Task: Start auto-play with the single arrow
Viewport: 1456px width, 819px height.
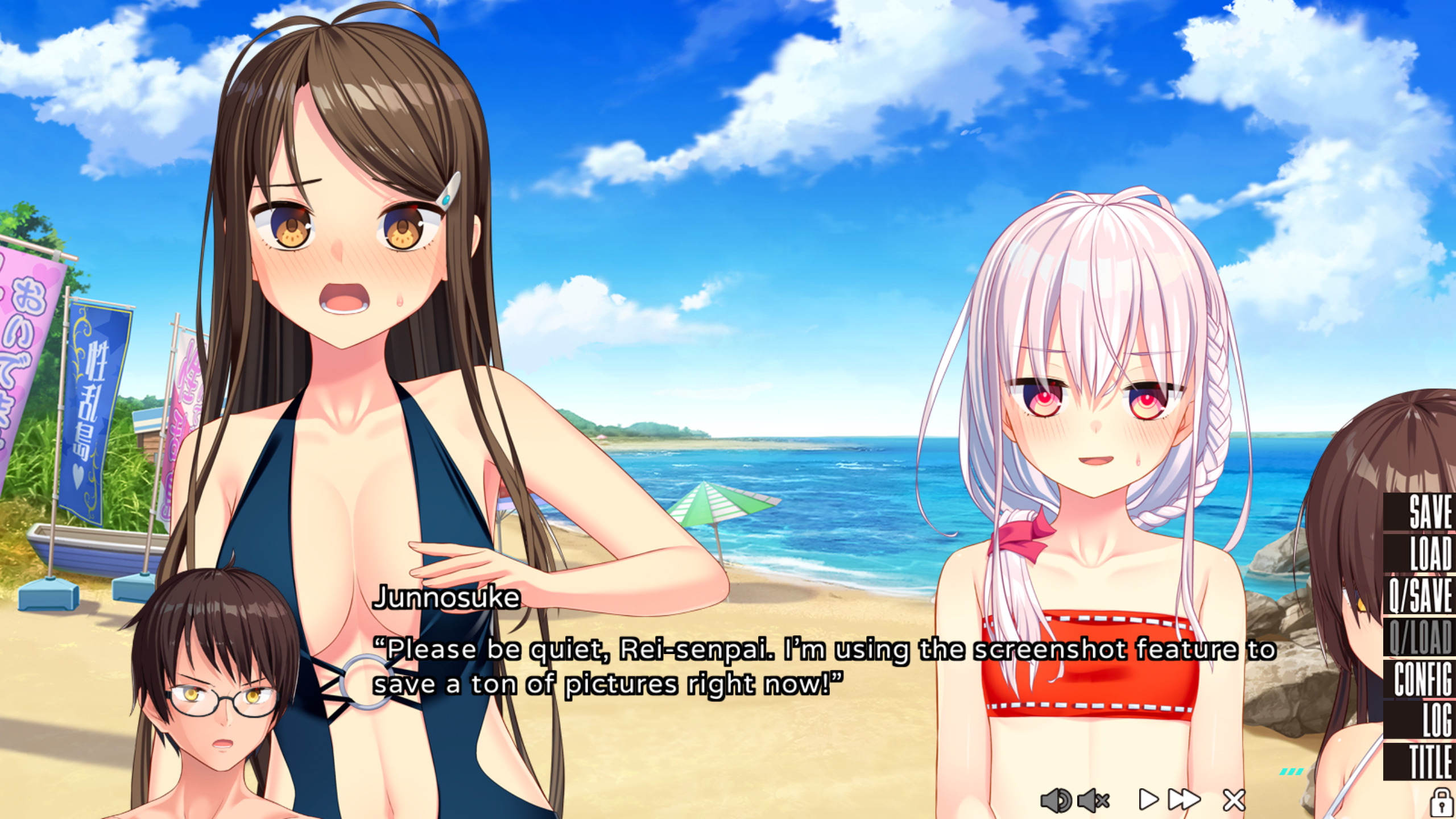Action: click(x=1148, y=800)
